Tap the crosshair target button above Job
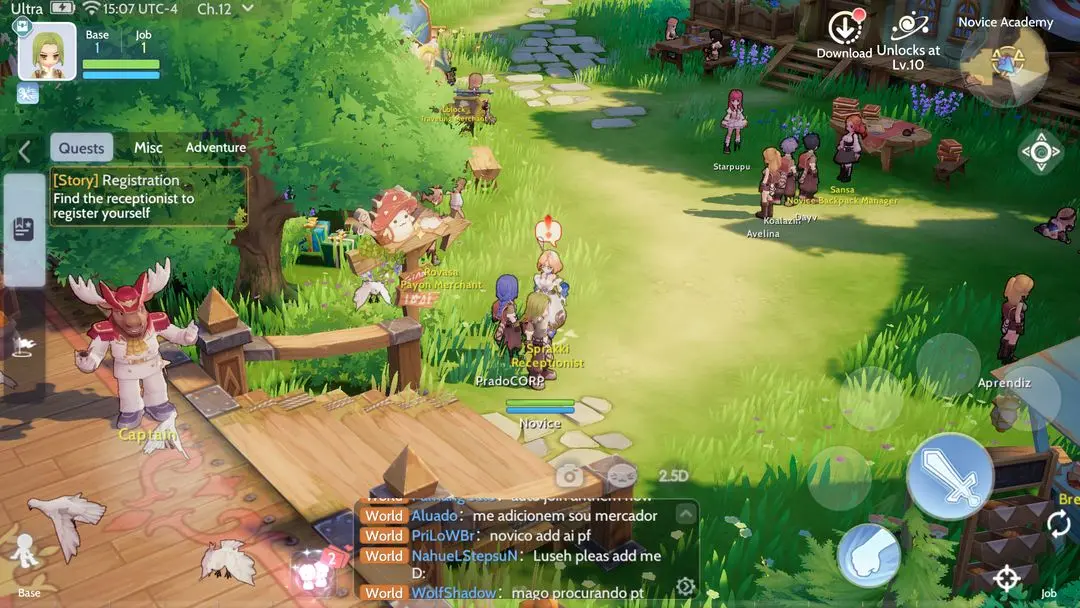1080x608 pixels. [x=1006, y=578]
